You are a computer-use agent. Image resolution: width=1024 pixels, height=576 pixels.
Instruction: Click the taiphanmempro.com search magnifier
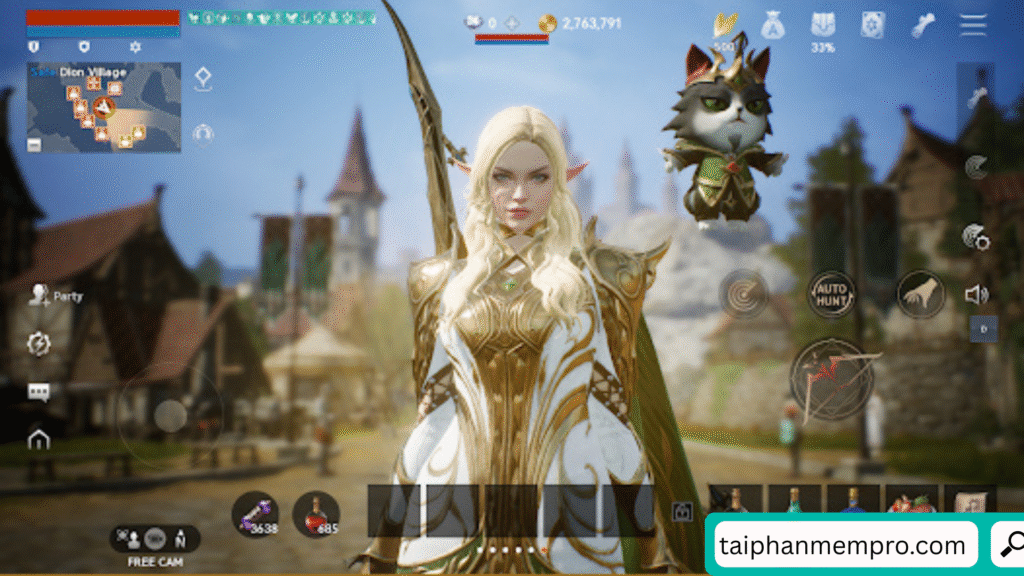tap(1009, 545)
